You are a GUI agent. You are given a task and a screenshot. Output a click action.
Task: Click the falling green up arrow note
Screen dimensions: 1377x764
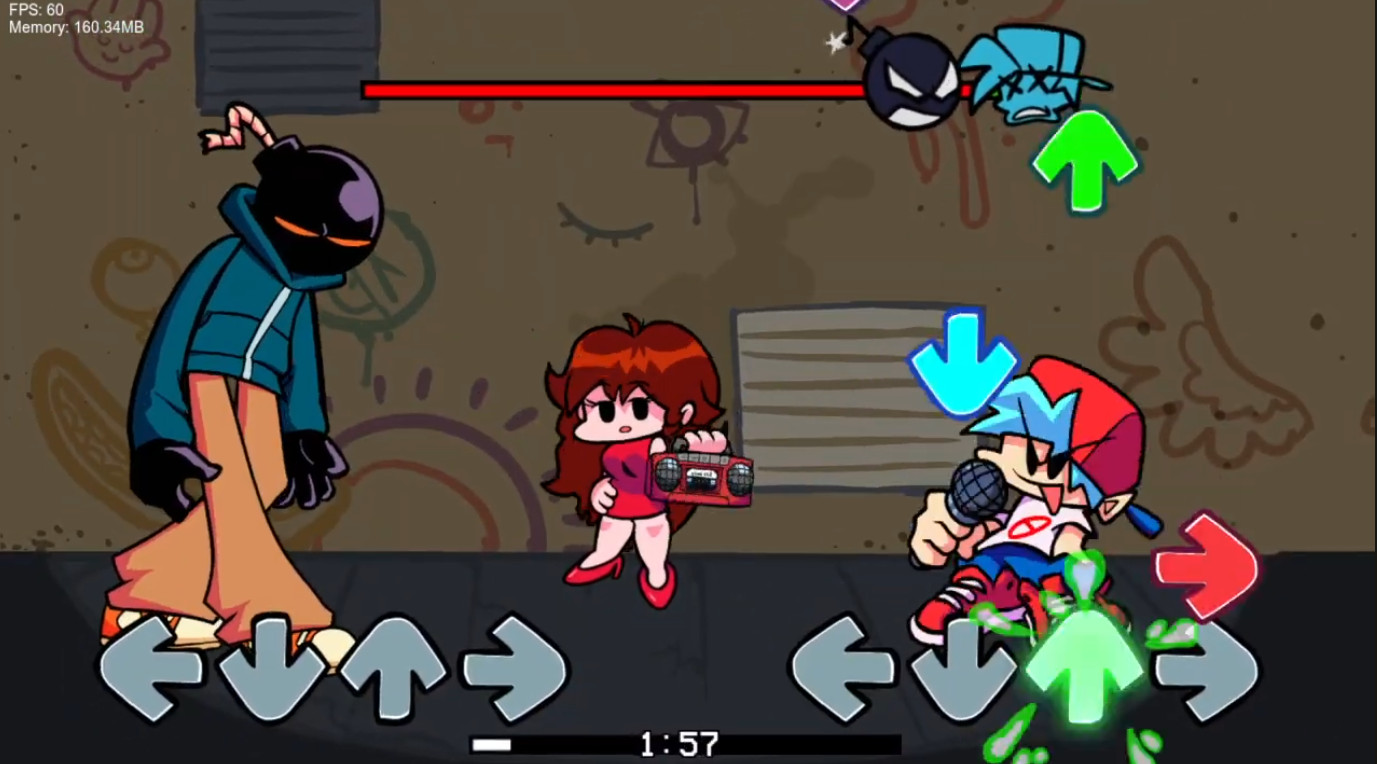coord(1083,160)
